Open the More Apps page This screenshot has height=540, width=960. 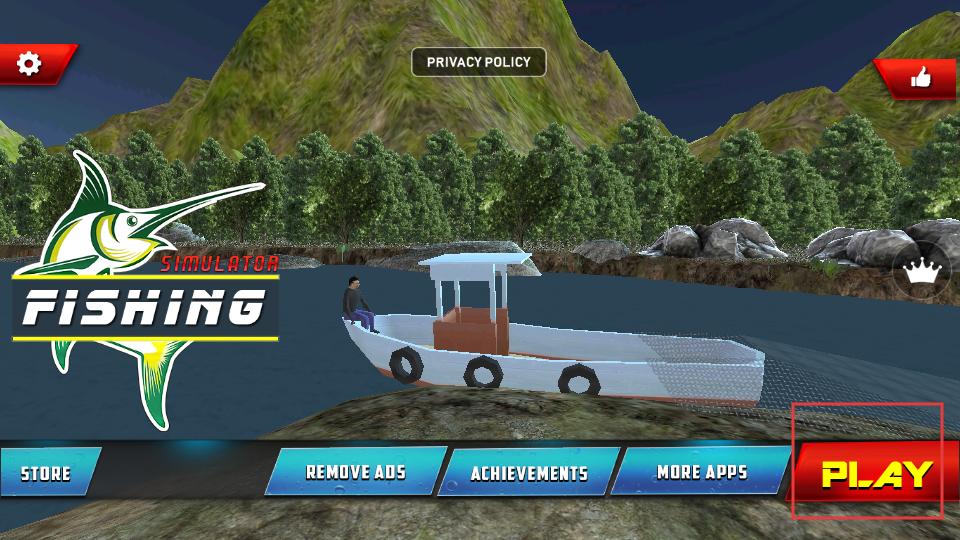[x=701, y=471]
